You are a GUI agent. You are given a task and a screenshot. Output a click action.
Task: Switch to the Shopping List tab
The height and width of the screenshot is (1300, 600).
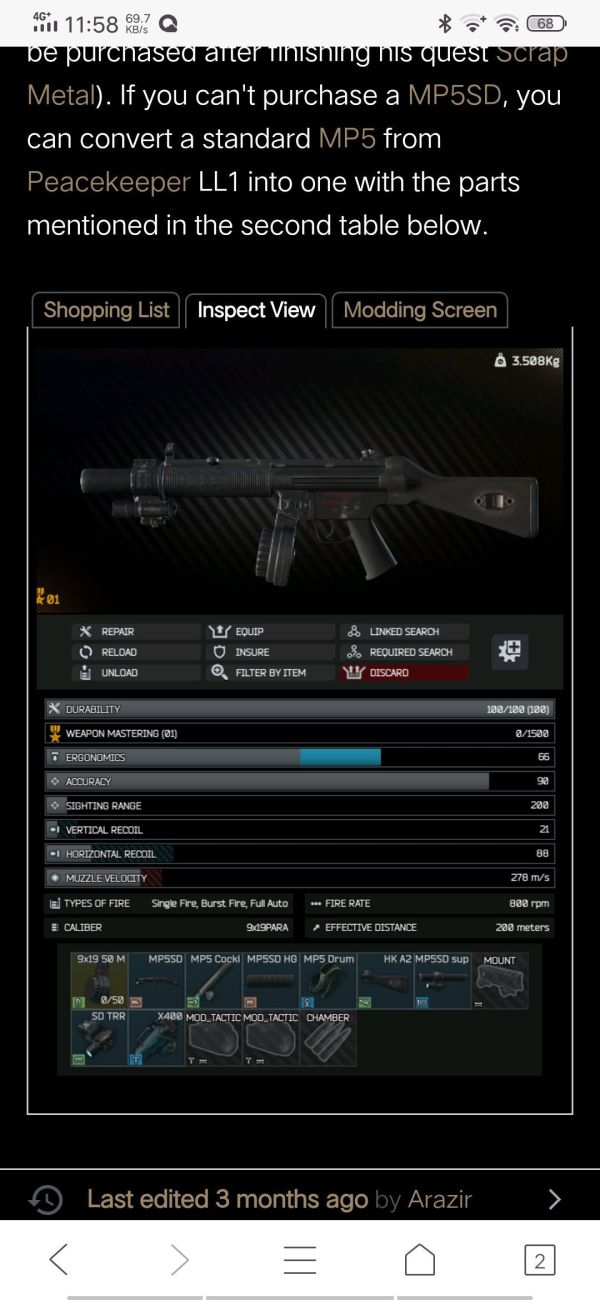pyautogui.click(x=107, y=310)
